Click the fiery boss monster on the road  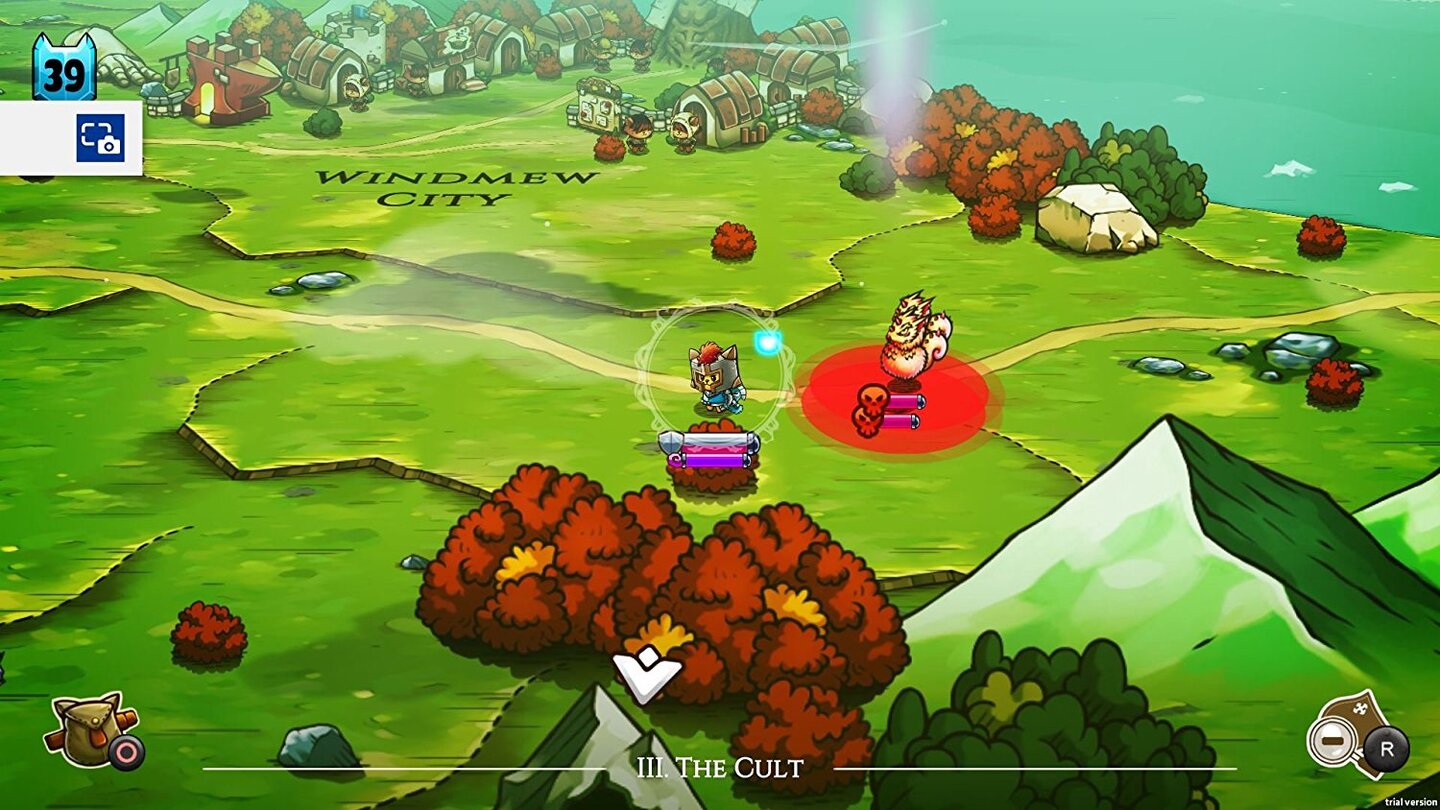(912, 340)
